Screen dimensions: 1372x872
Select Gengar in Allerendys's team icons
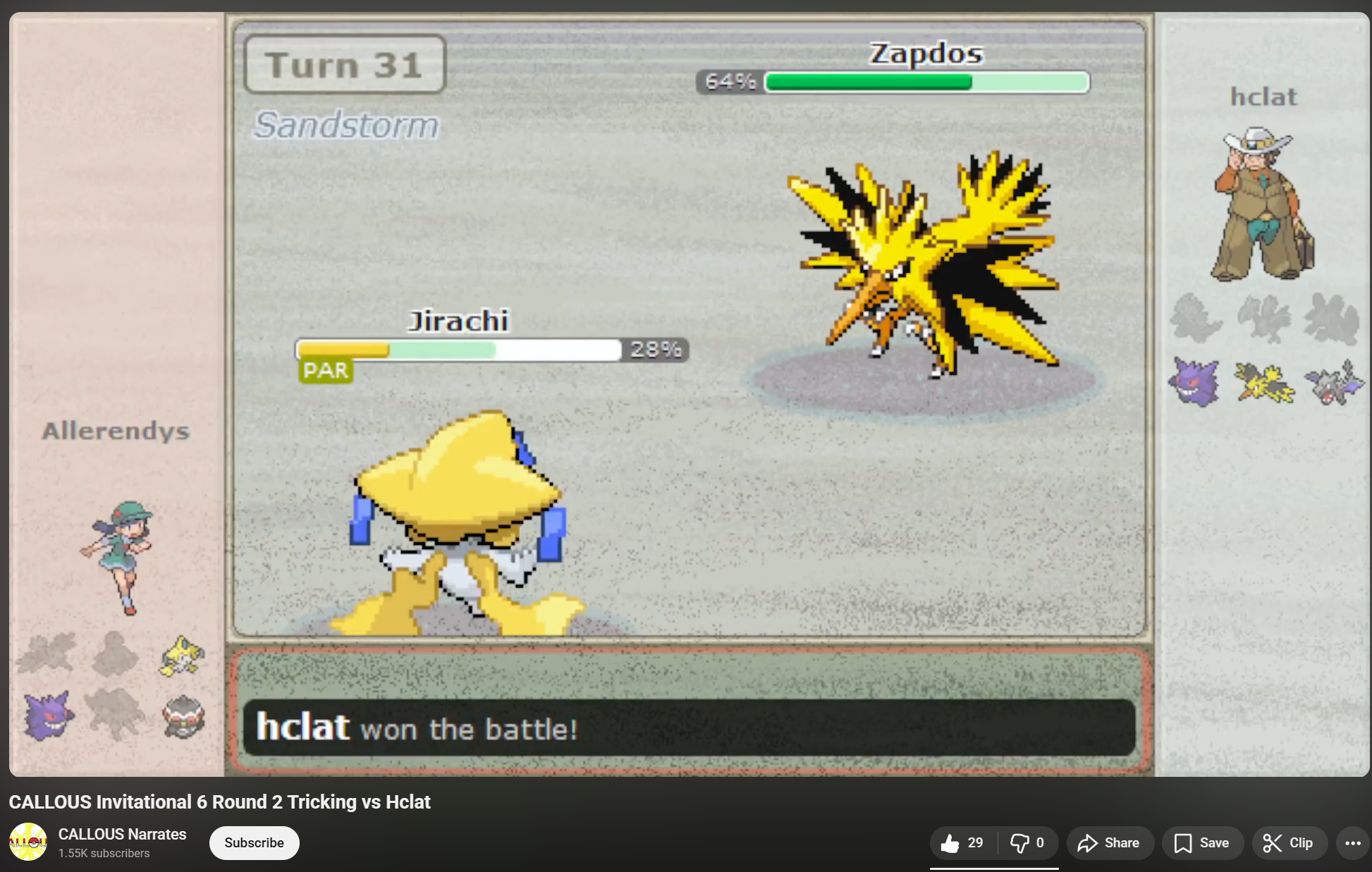[x=48, y=716]
